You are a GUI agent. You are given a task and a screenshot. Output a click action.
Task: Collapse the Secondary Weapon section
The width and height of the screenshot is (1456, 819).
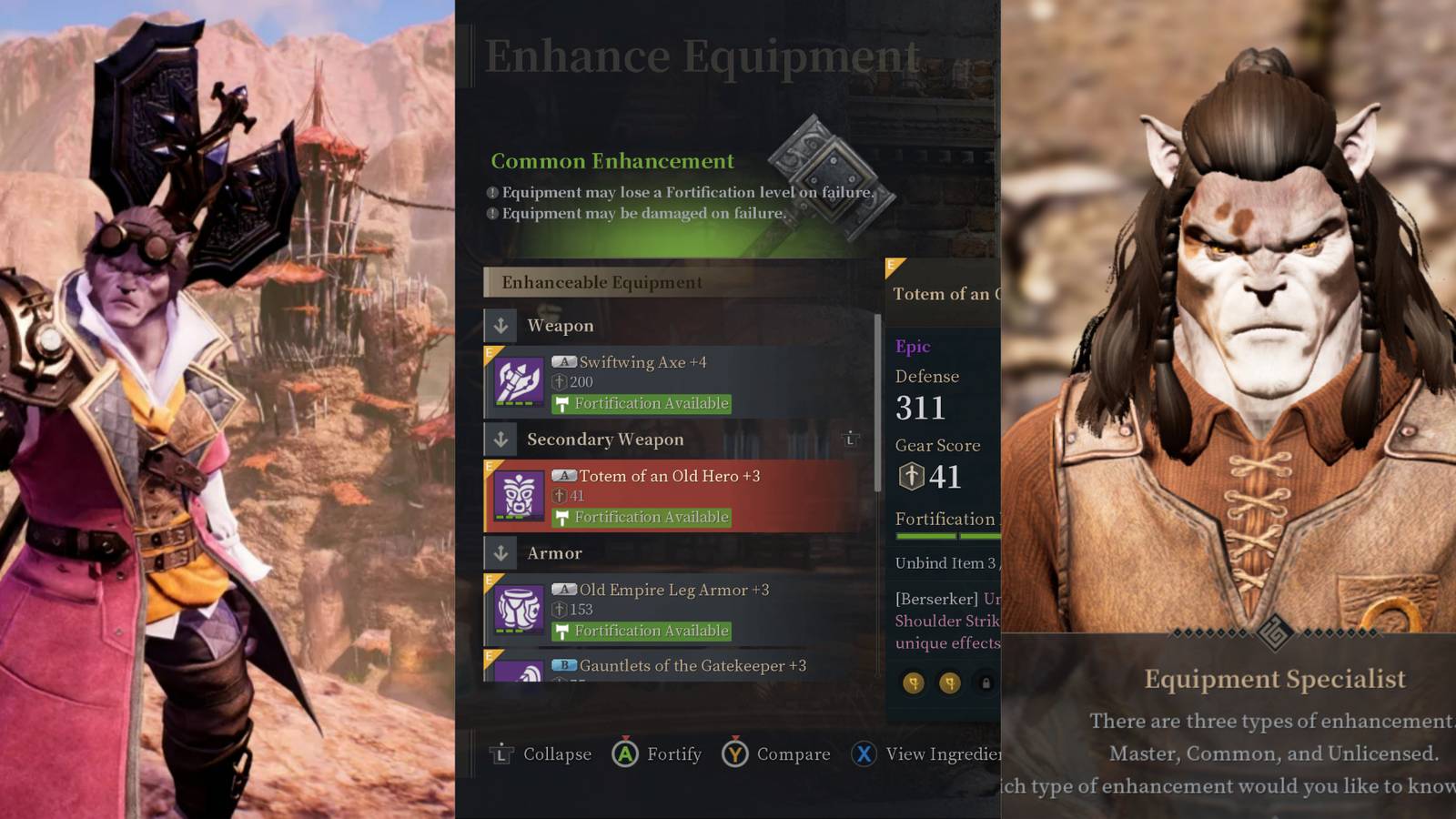click(502, 440)
